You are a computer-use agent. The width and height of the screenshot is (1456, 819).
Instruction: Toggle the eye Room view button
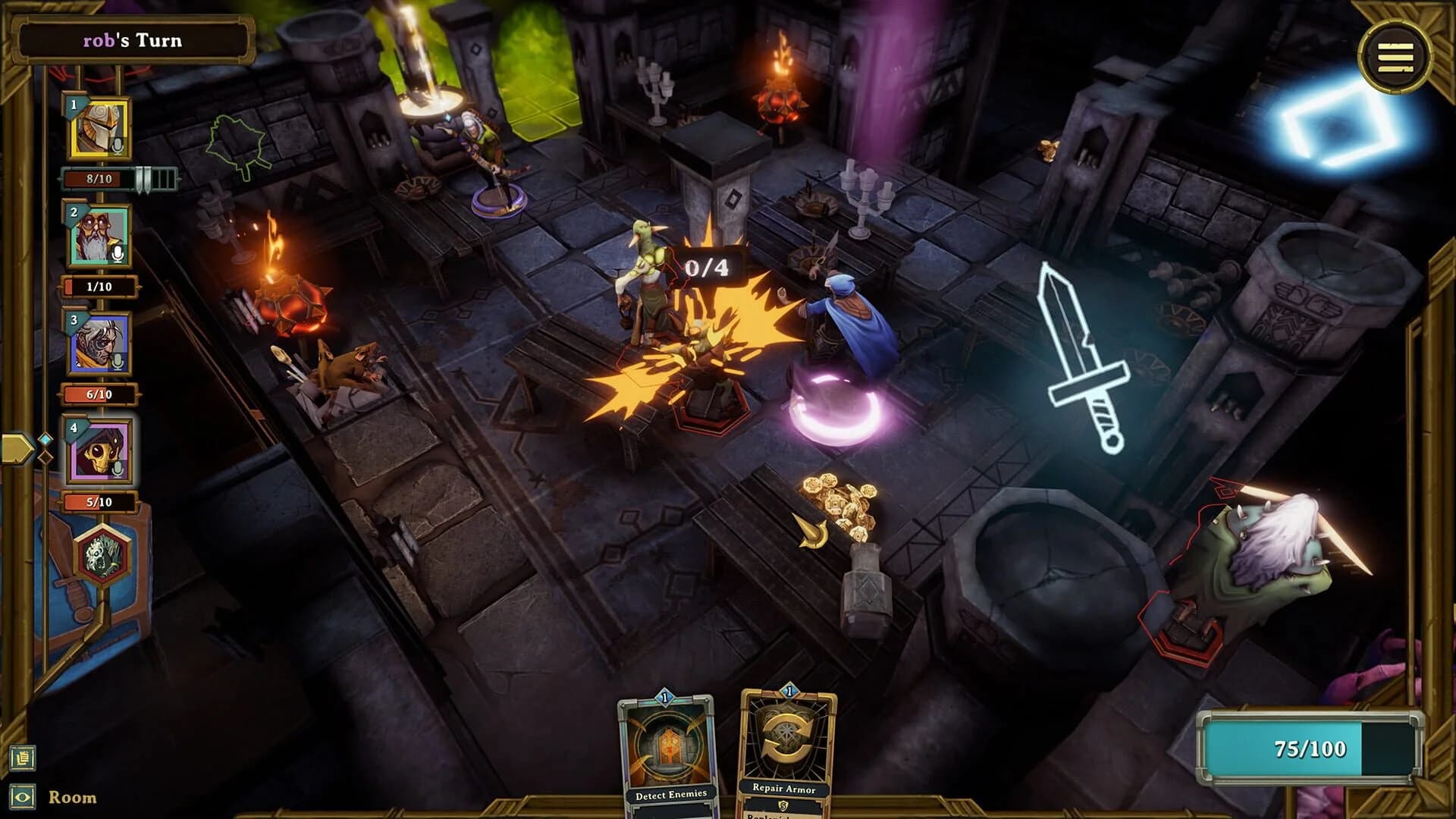23,797
